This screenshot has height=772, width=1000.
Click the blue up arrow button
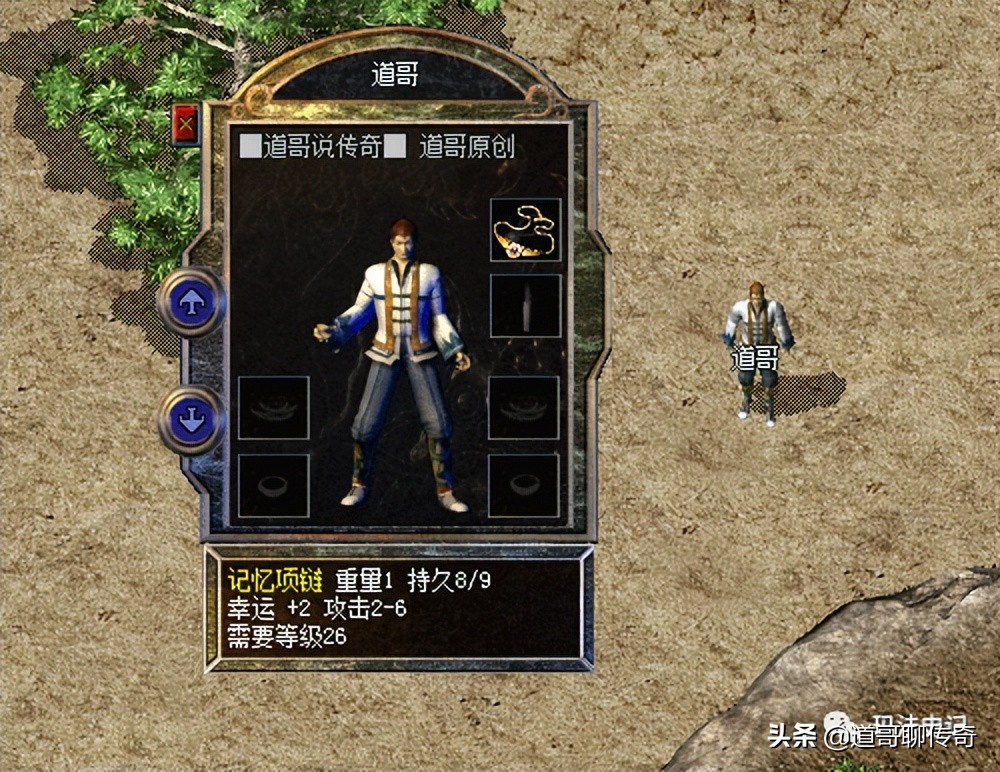coord(191,300)
